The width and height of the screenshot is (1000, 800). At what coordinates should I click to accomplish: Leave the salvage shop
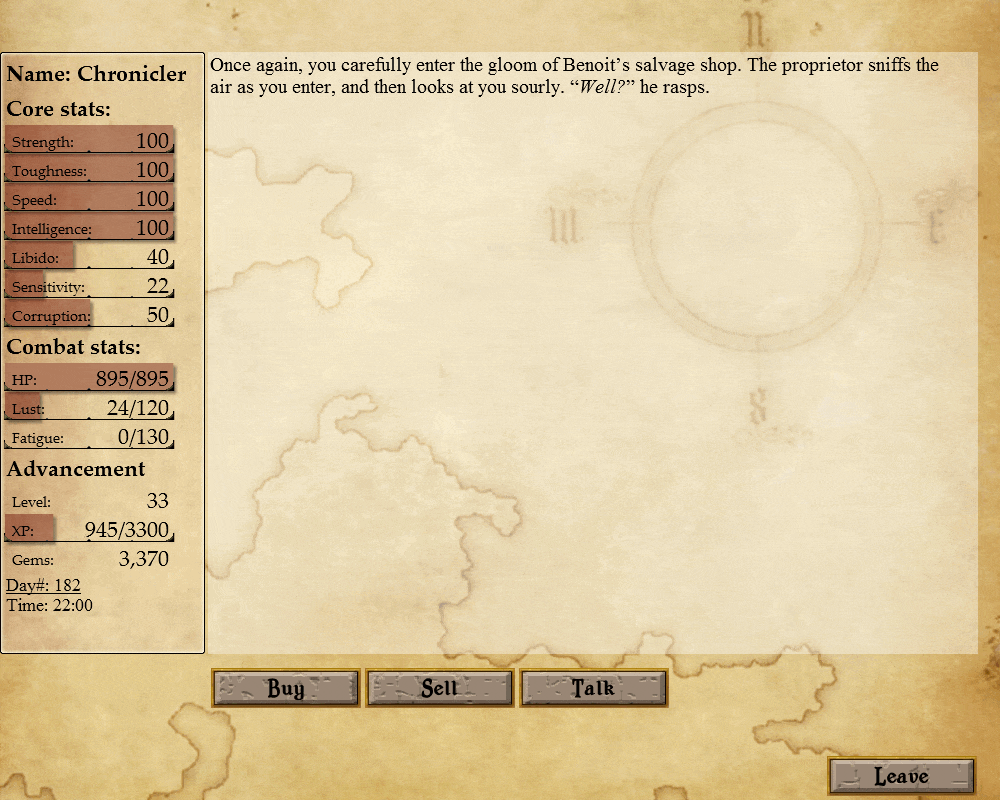coord(901,776)
